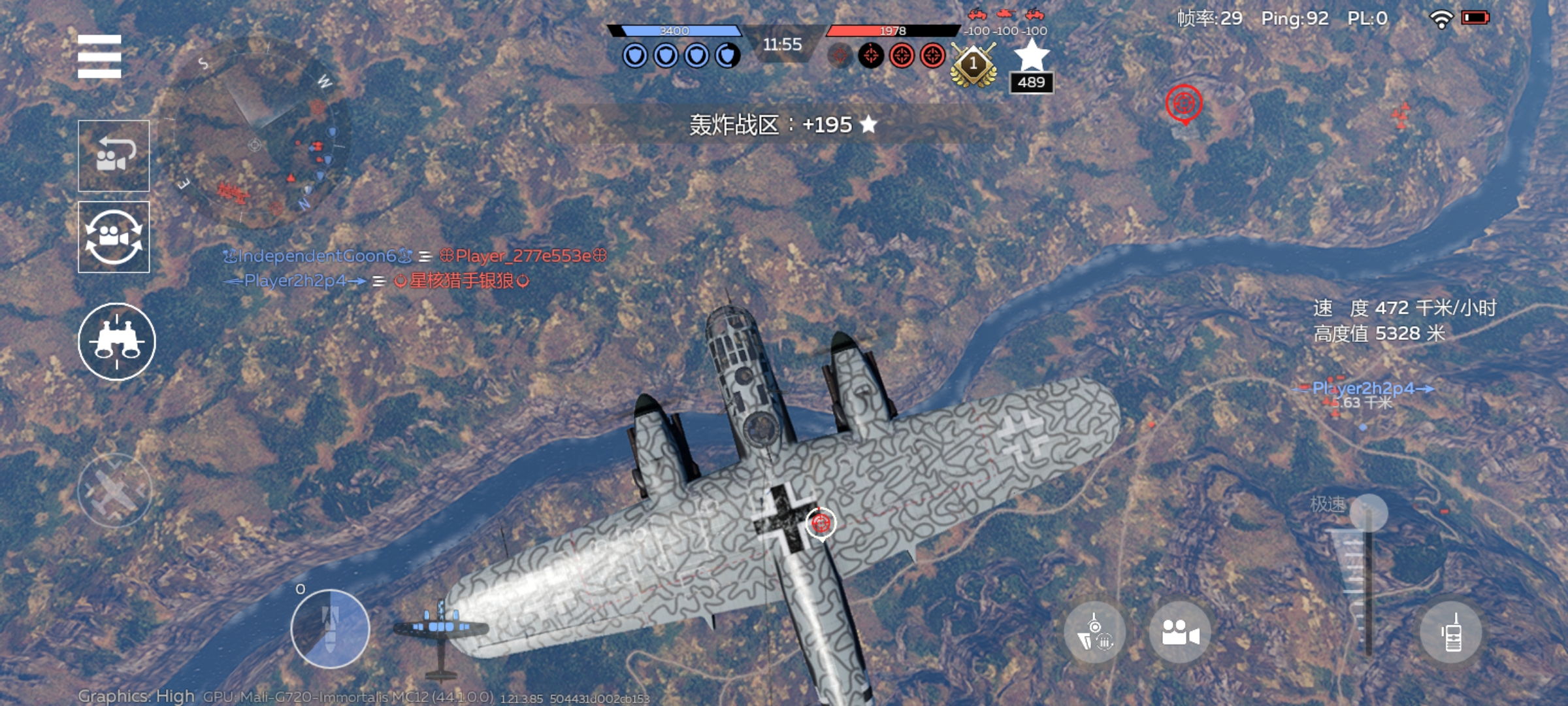Toggle the bombsight targeting button
Screen dimensions: 1568x706
tap(1095, 633)
